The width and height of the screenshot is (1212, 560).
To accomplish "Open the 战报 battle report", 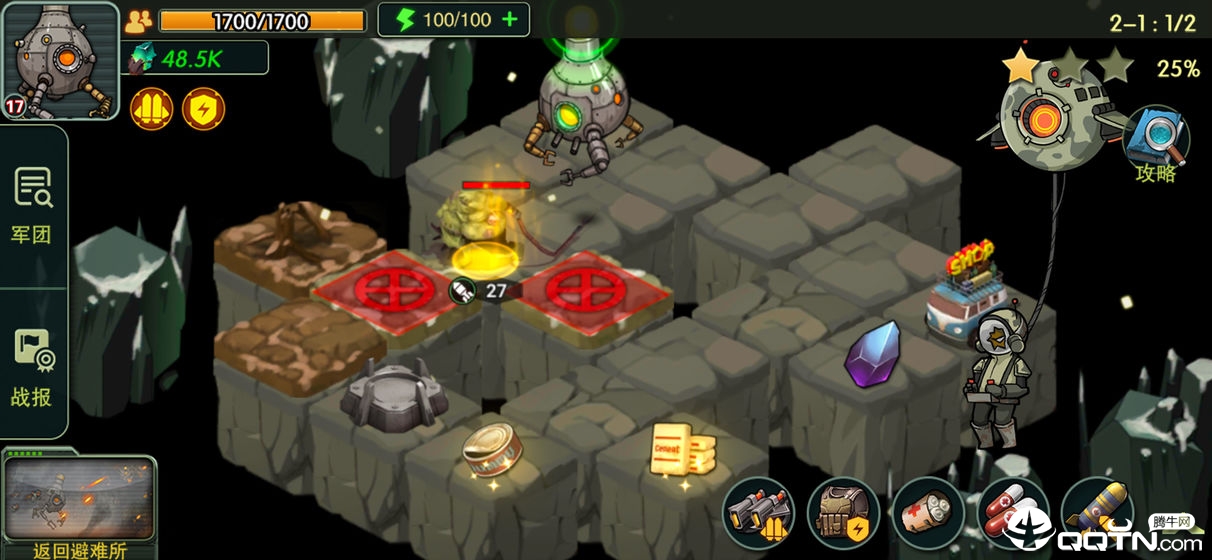I will pos(32,368).
